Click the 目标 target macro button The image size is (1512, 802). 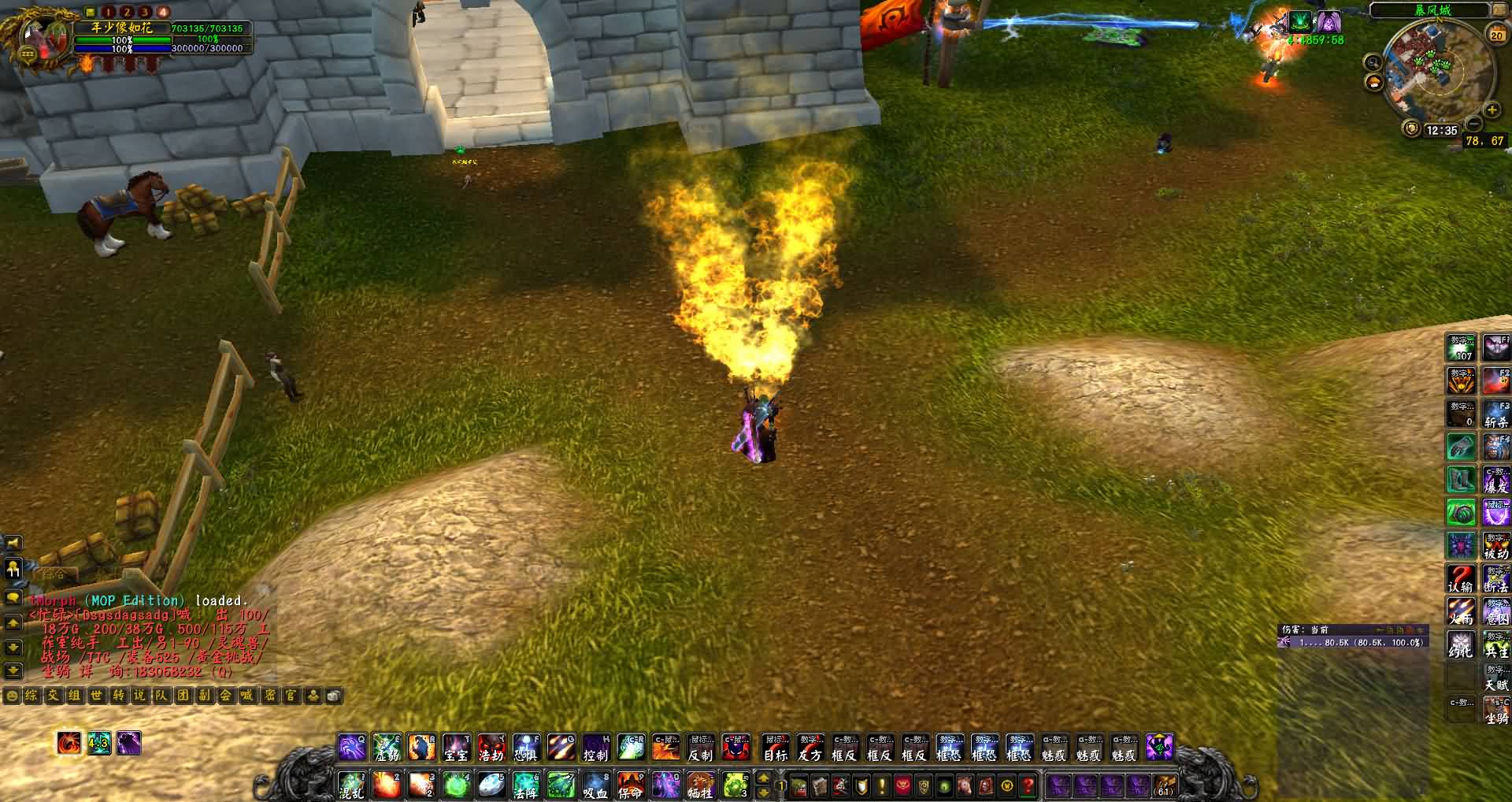pyautogui.click(x=775, y=747)
